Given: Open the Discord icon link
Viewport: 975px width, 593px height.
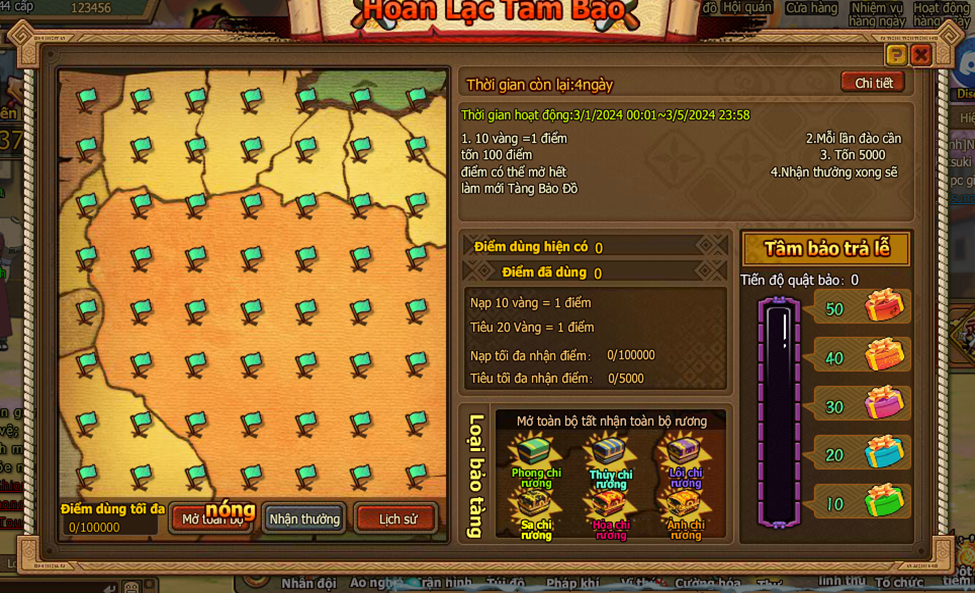Looking at the screenshot, I should 964,71.
